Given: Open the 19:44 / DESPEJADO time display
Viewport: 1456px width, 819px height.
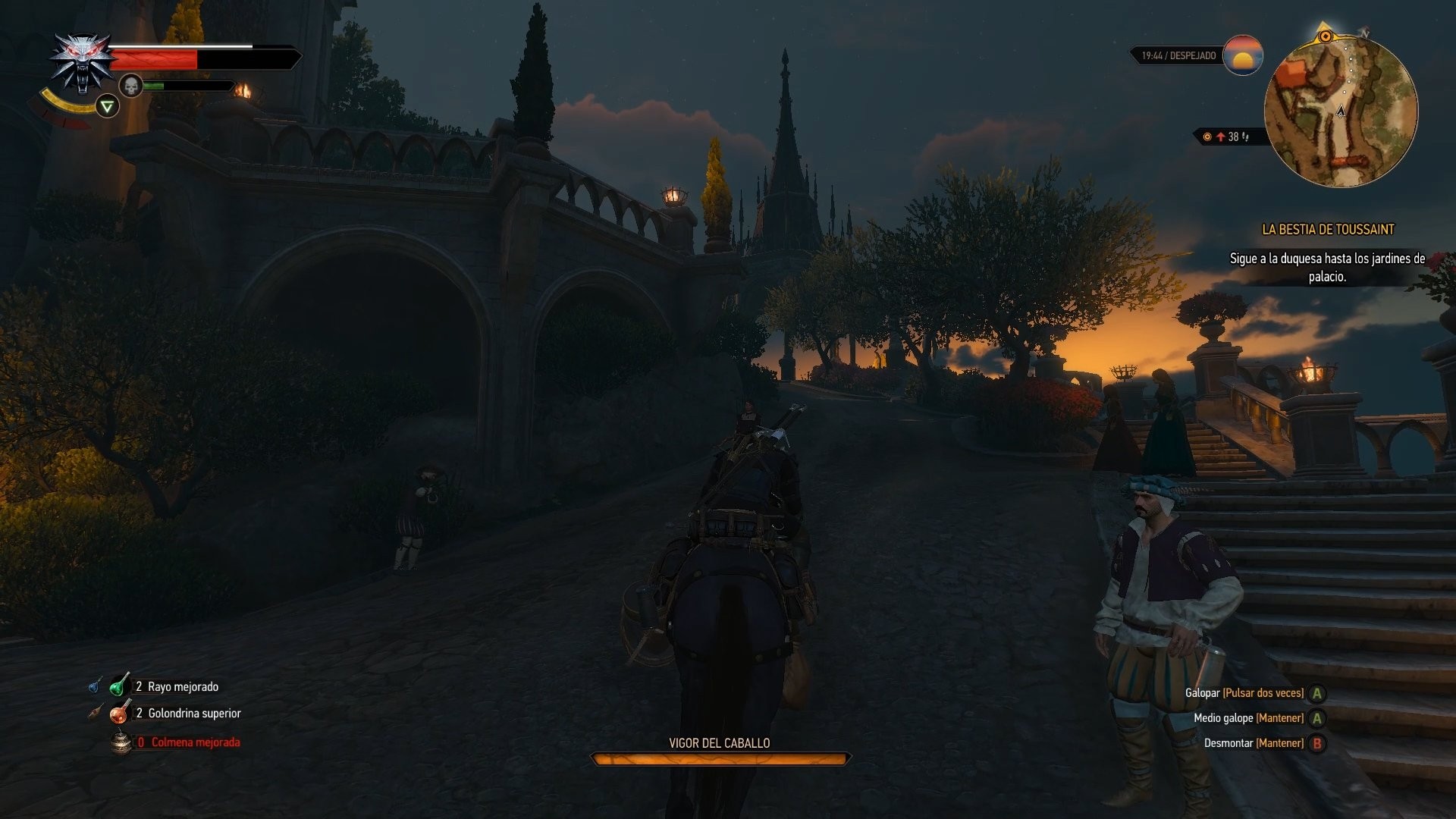Looking at the screenshot, I should 1178,54.
